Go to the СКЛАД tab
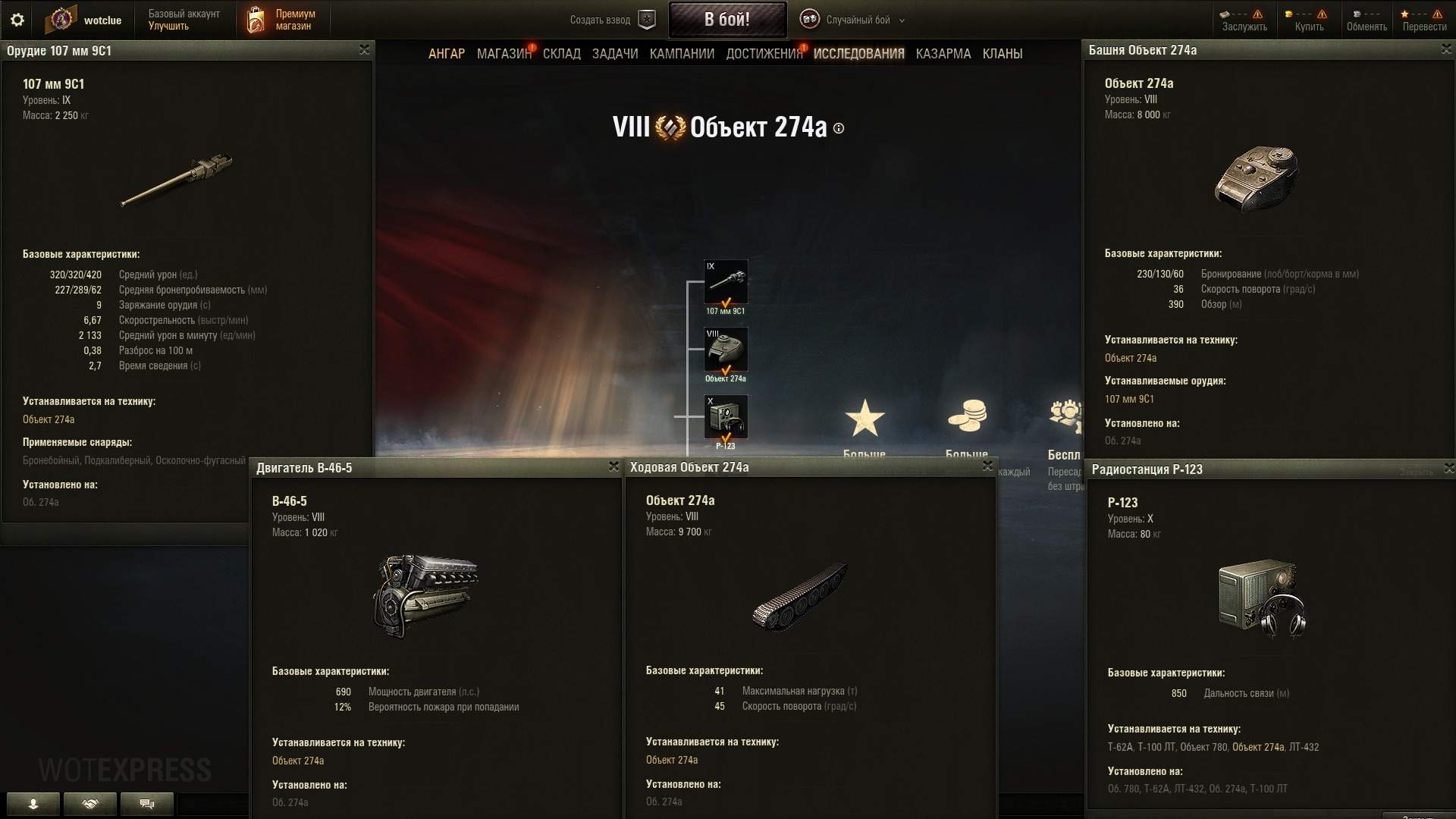This screenshot has height=819, width=1456. 561,54
